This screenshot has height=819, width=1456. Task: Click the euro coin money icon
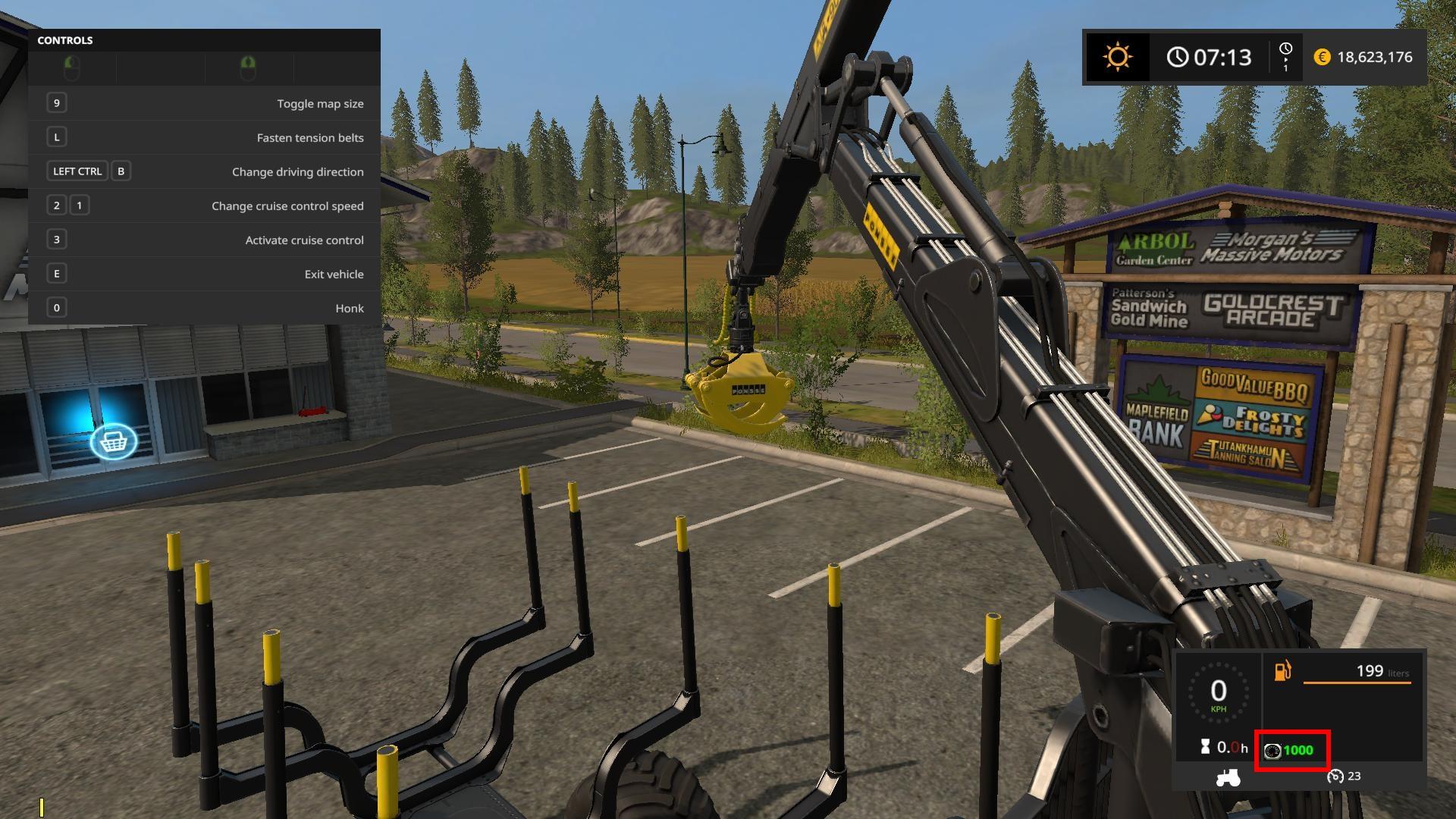point(1322,57)
